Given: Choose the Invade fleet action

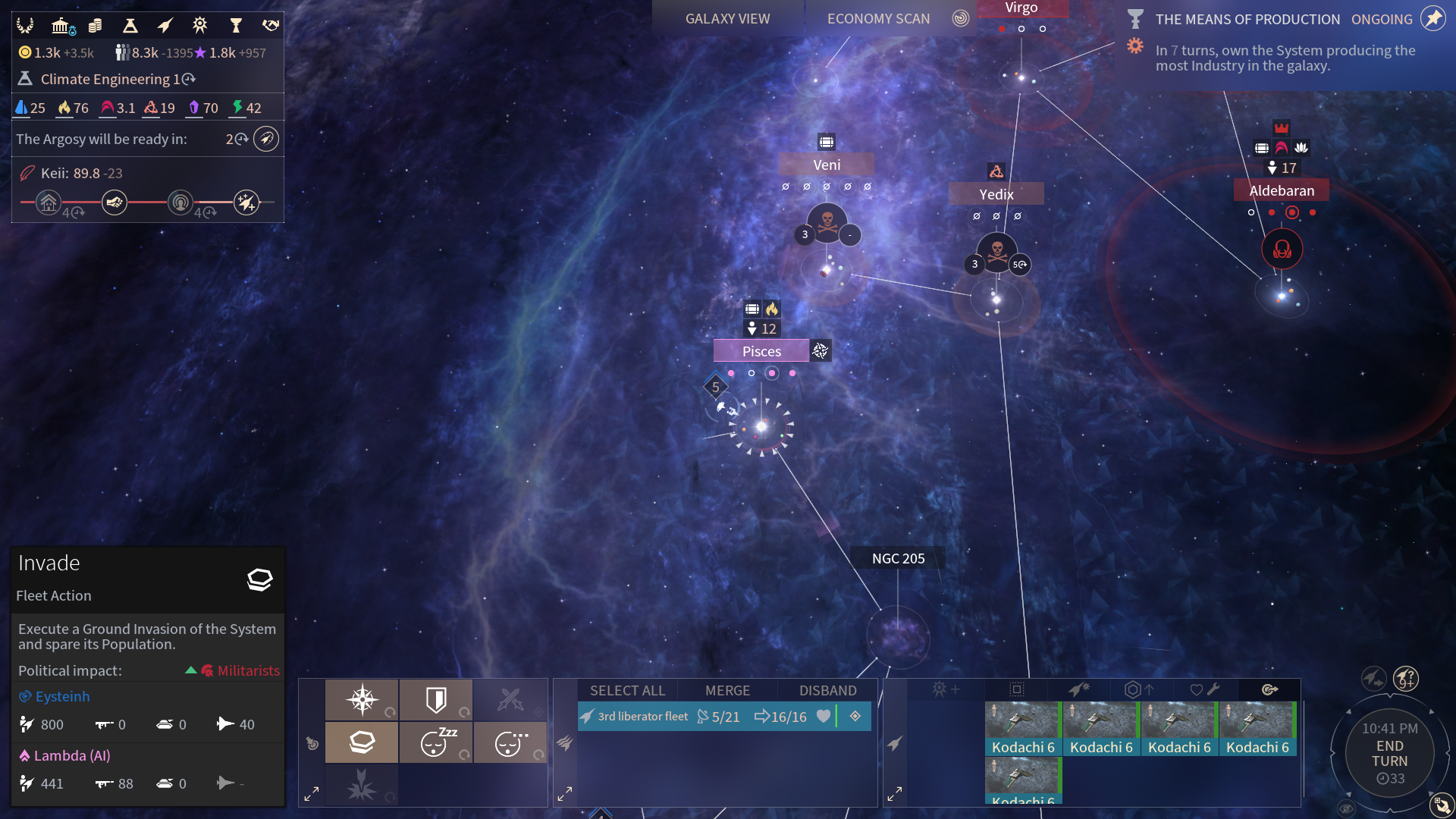Looking at the screenshot, I should coord(362,742).
